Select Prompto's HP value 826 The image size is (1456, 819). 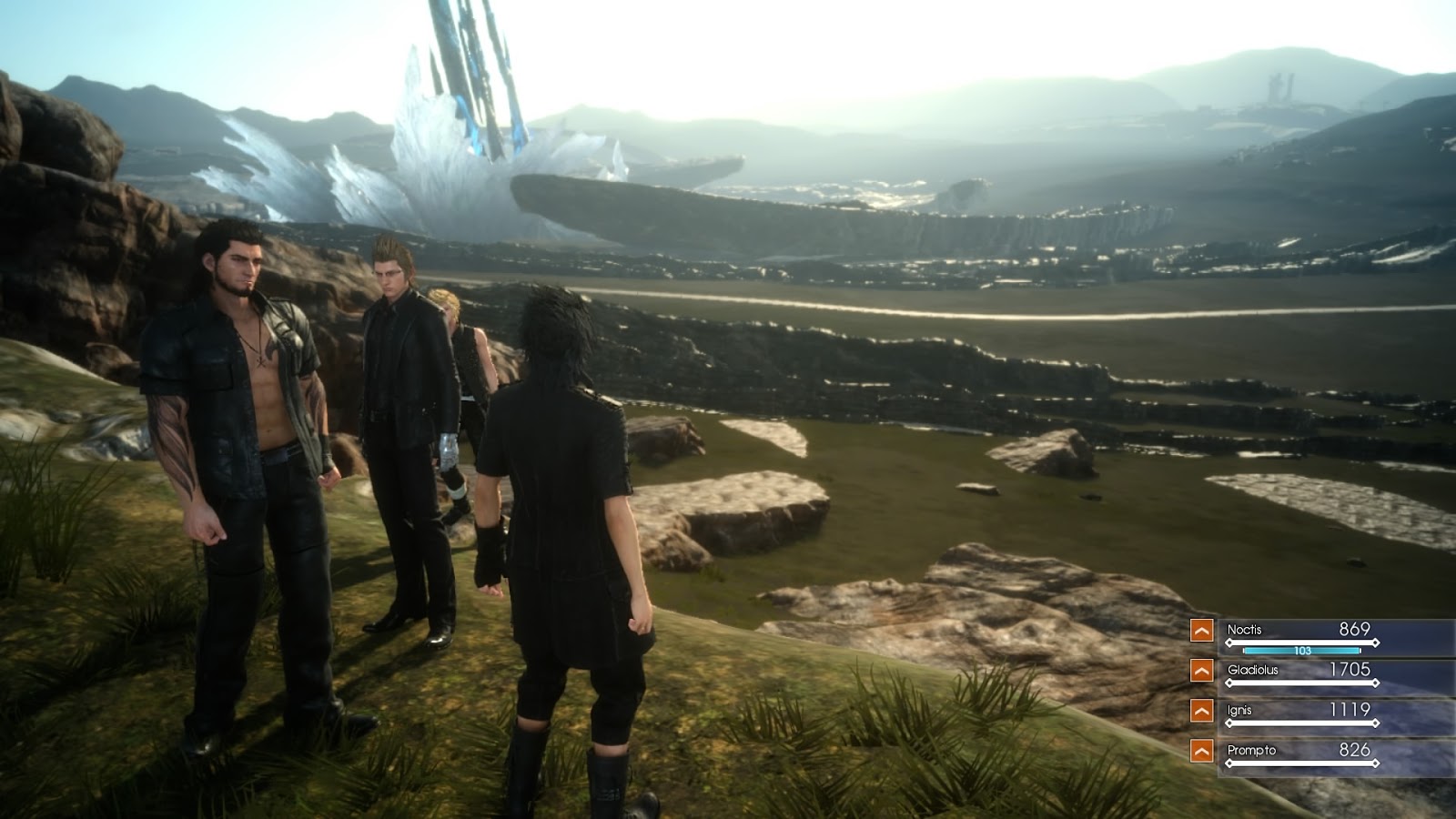click(1355, 750)
